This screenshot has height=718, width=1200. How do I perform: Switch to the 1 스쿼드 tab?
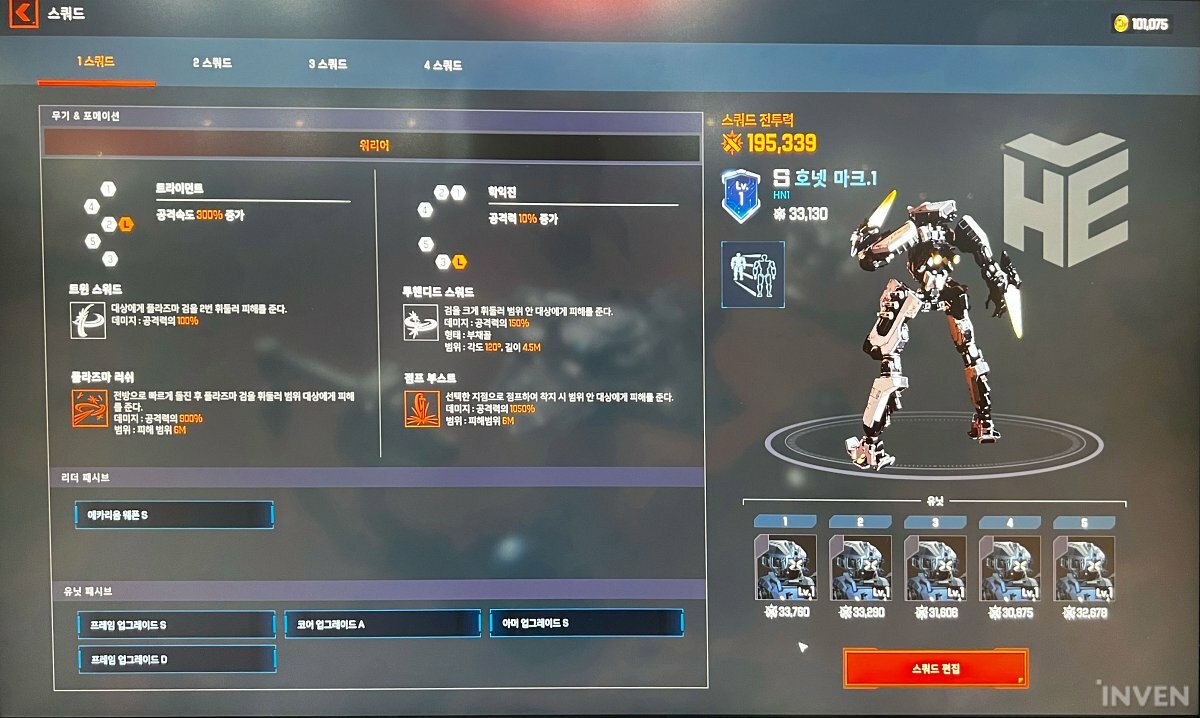click(96, 63)
